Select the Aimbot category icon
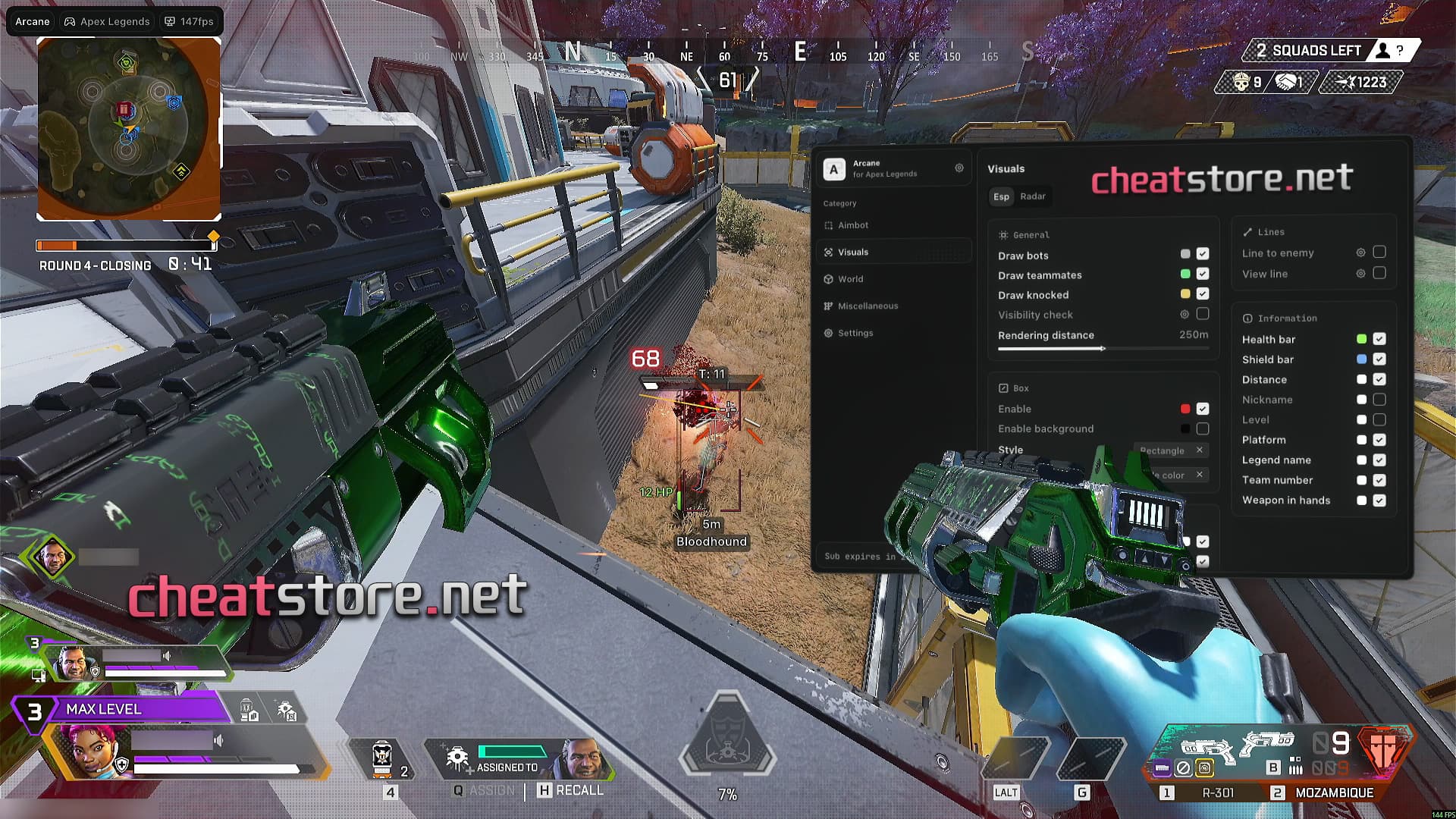The width and height of the screenshot is (1456, 819). click(x=828, y=225)
